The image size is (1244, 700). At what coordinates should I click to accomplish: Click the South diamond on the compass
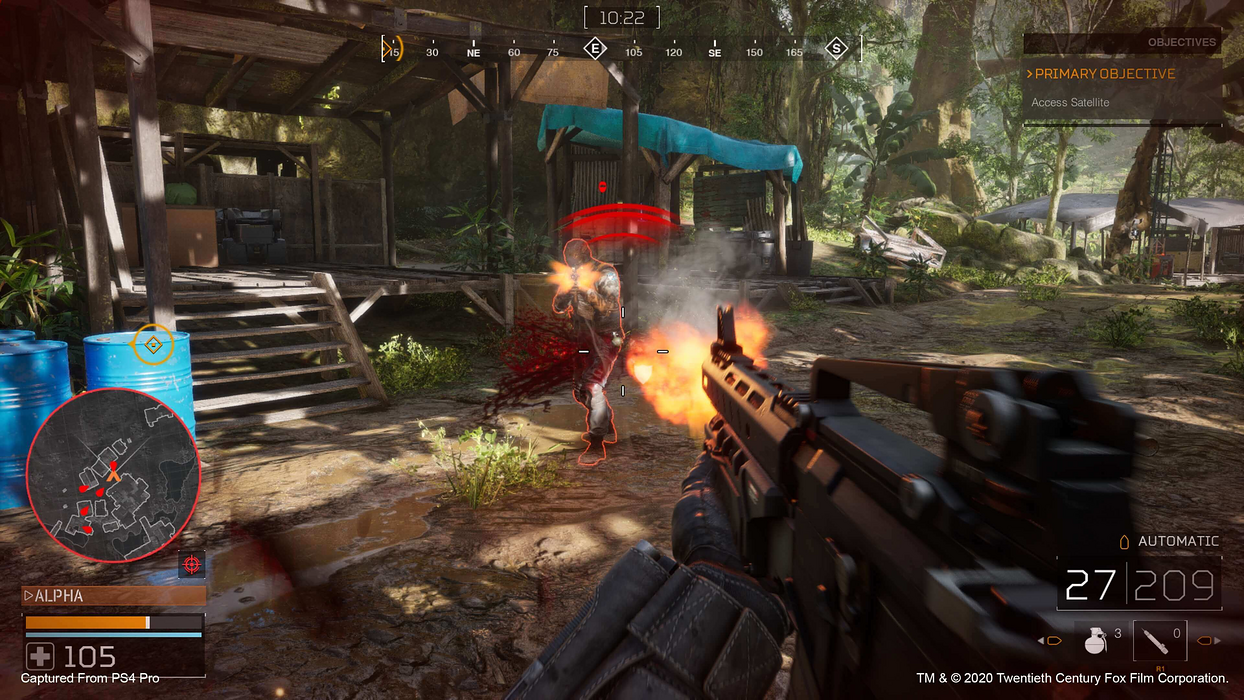click(x=835, y=48)
